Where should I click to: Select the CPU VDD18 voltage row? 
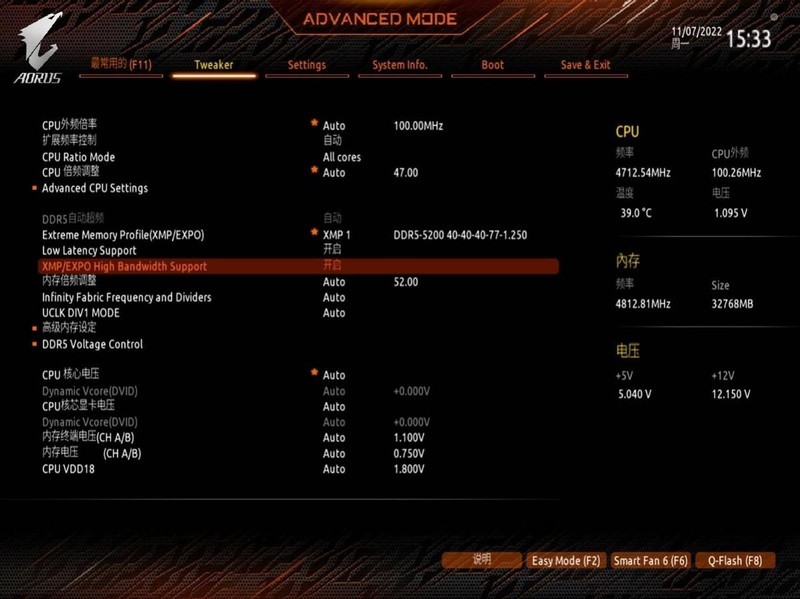(x=68, y=469)
